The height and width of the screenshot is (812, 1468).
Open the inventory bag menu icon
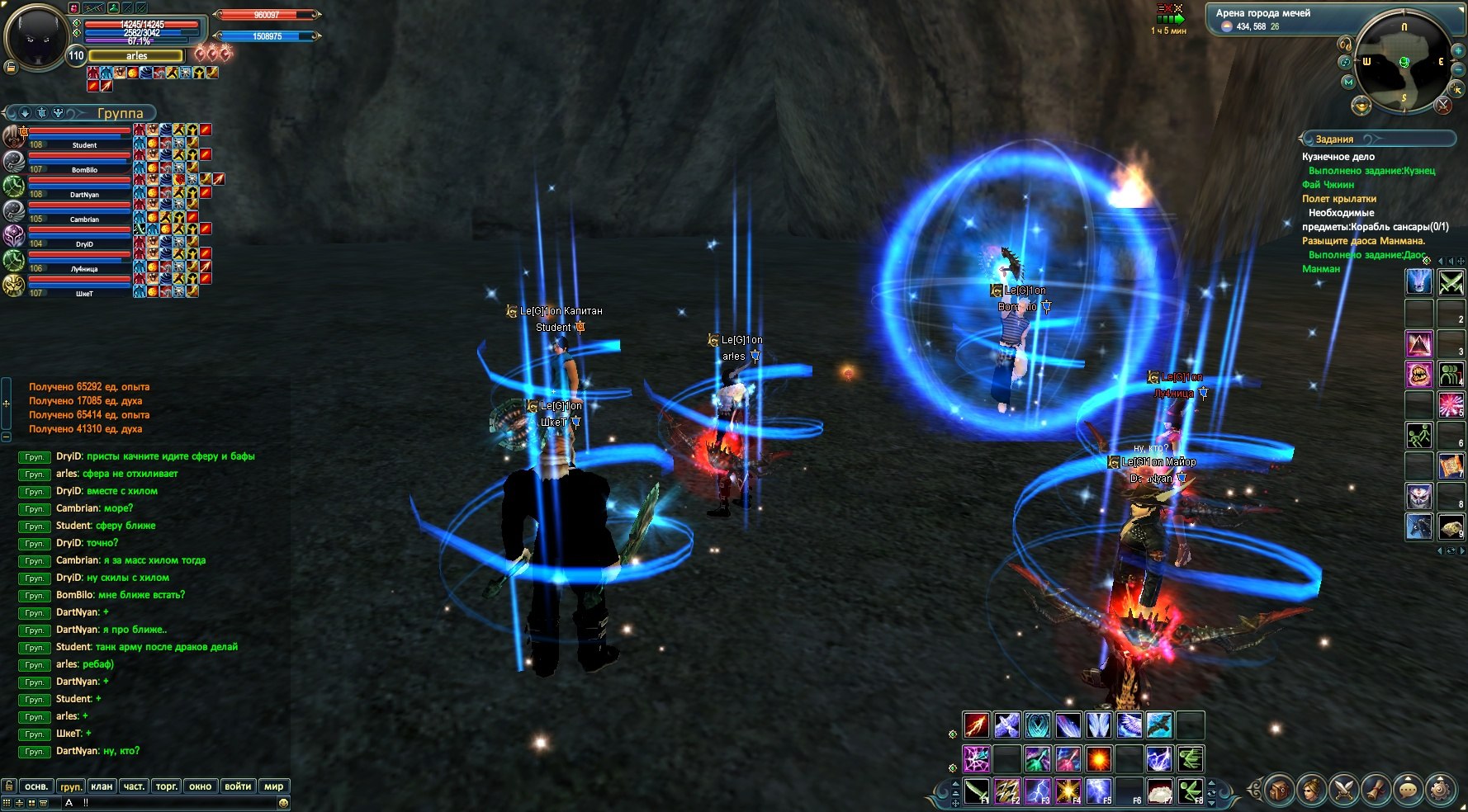point(1278,791)
